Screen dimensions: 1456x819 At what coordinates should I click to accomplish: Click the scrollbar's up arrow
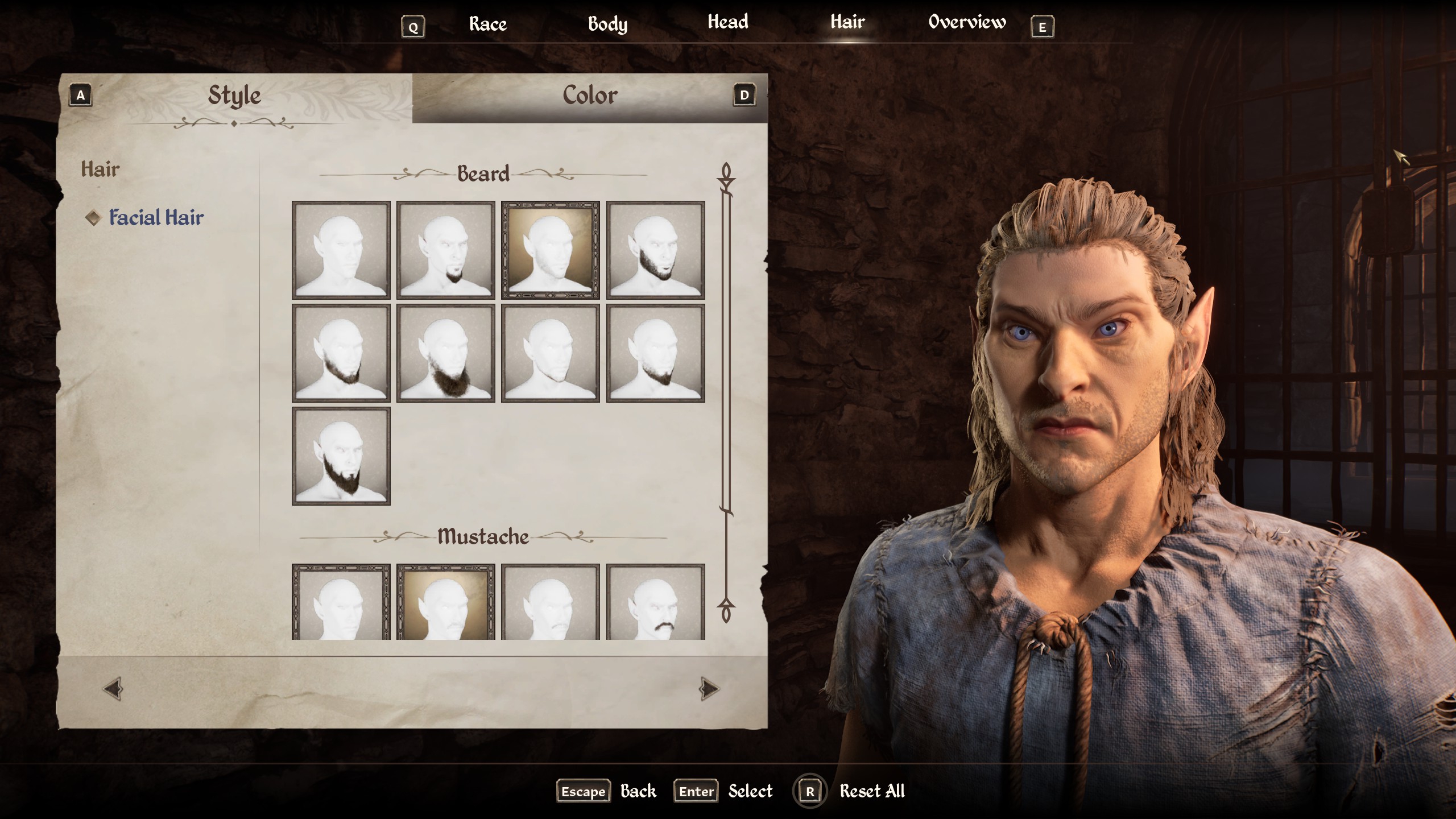726,174
